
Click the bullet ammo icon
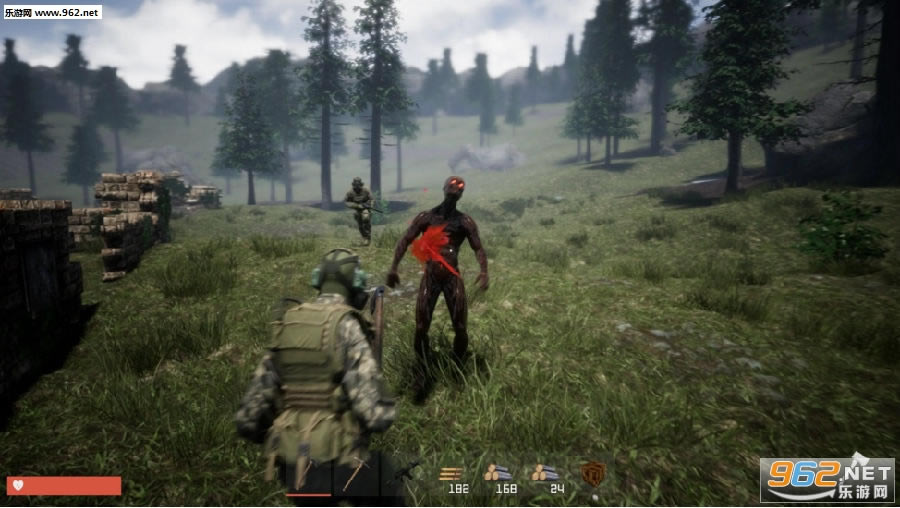pyautogui.click(x=453, y=473)
